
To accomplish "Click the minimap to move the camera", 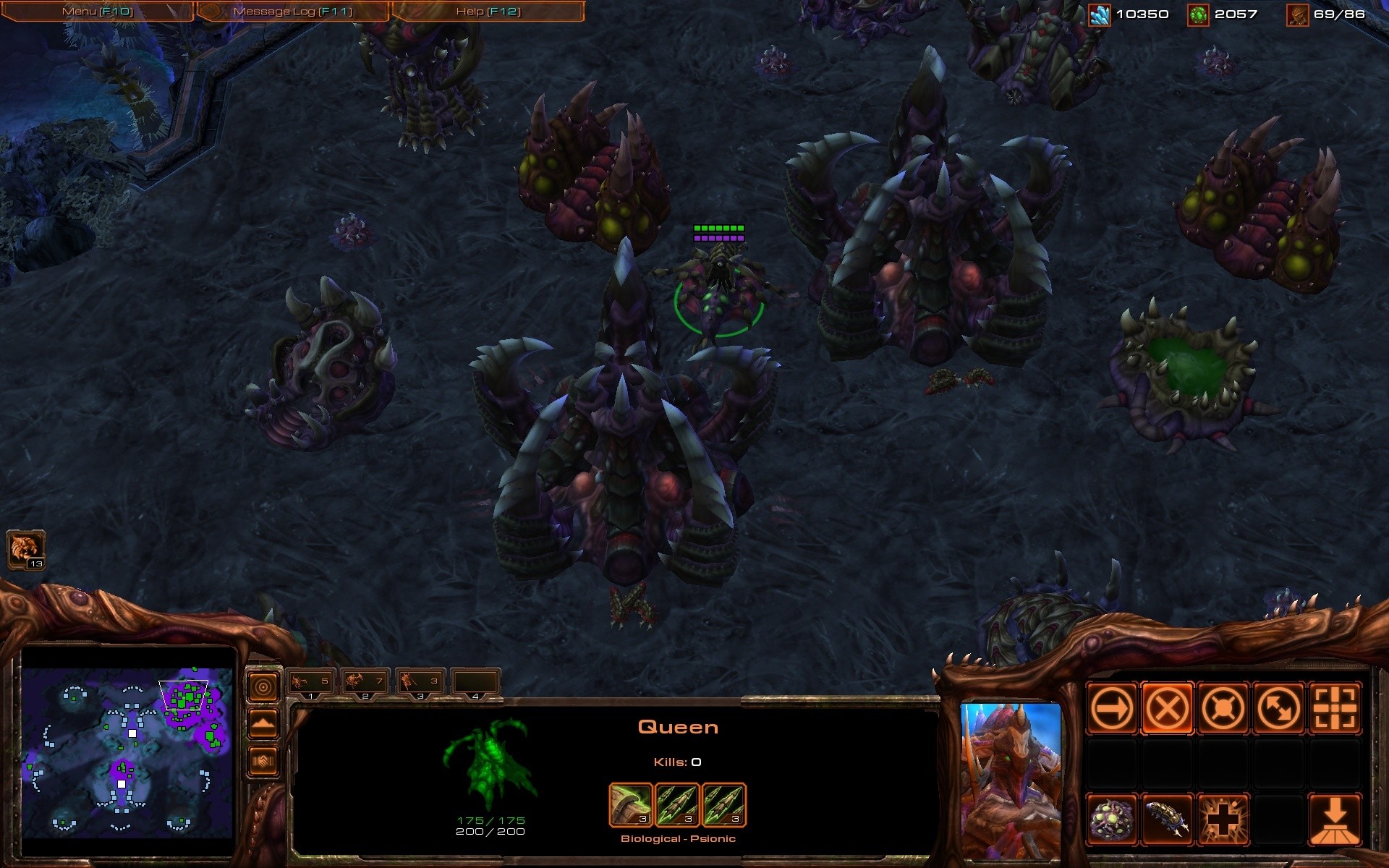I will pos(127,752).
